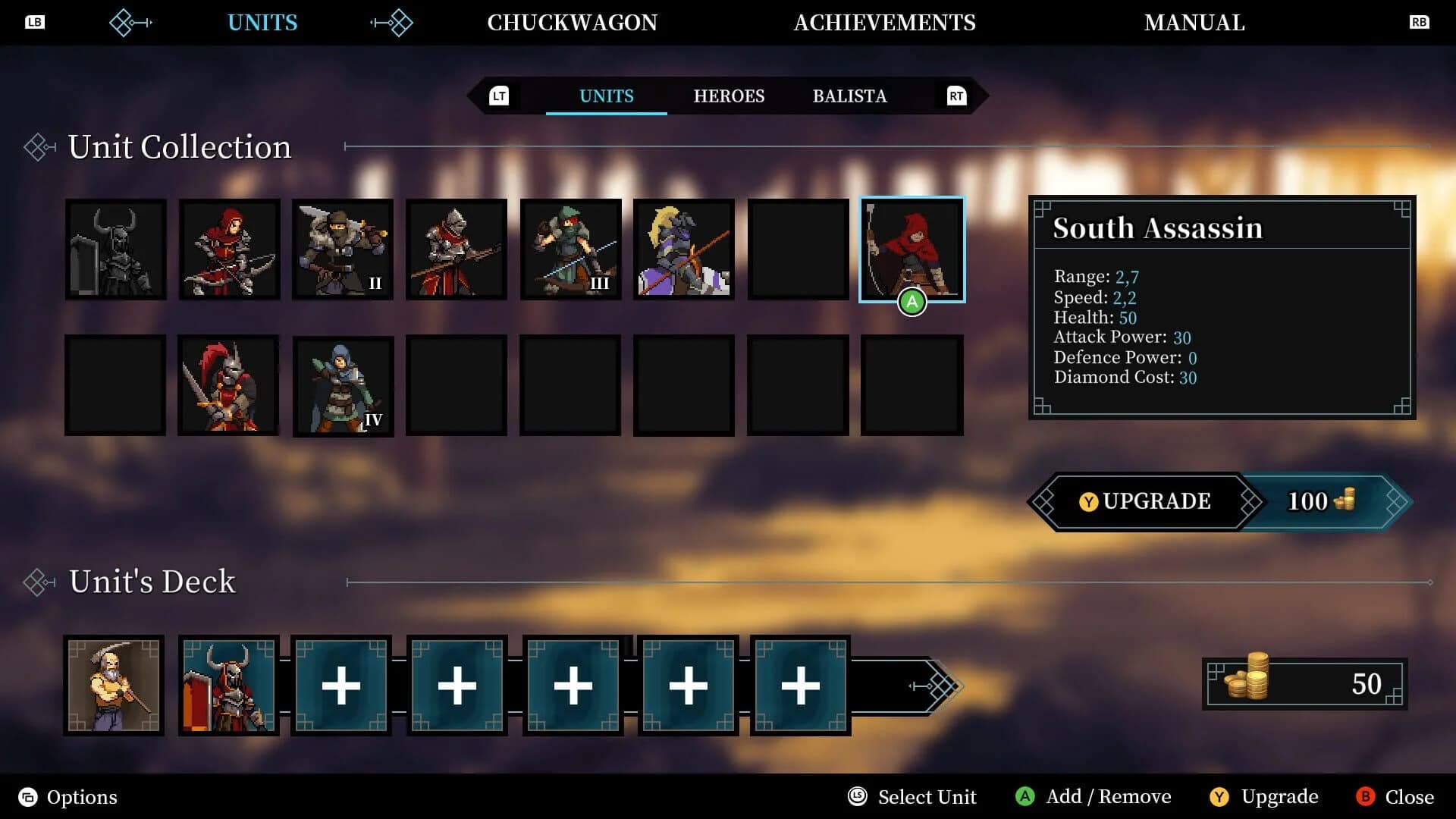Select the red-plumed swordsman unit
1456x819 pixels.
[229, 385]
